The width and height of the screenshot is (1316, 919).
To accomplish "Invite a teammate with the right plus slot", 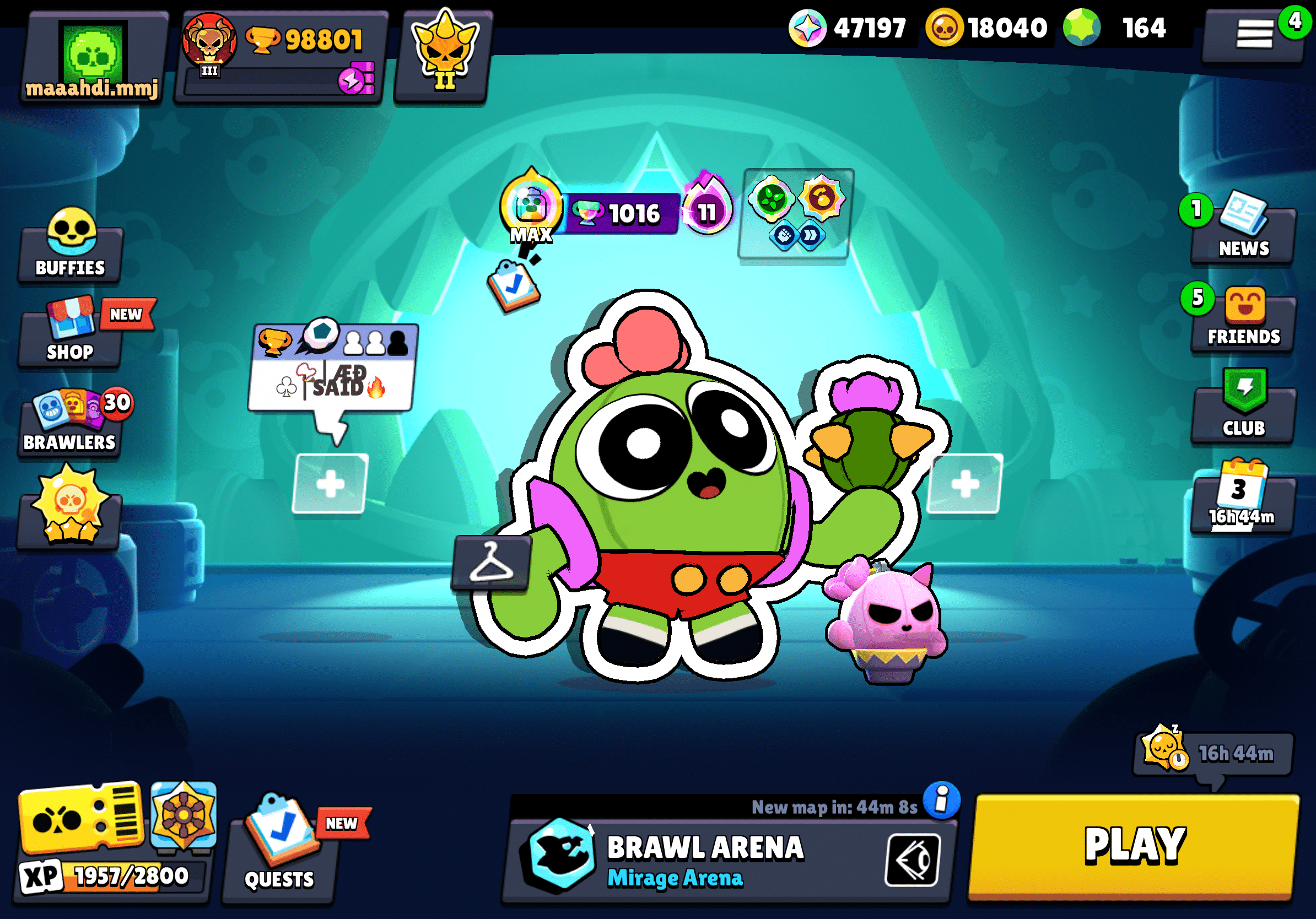I will tap(964, 484).
